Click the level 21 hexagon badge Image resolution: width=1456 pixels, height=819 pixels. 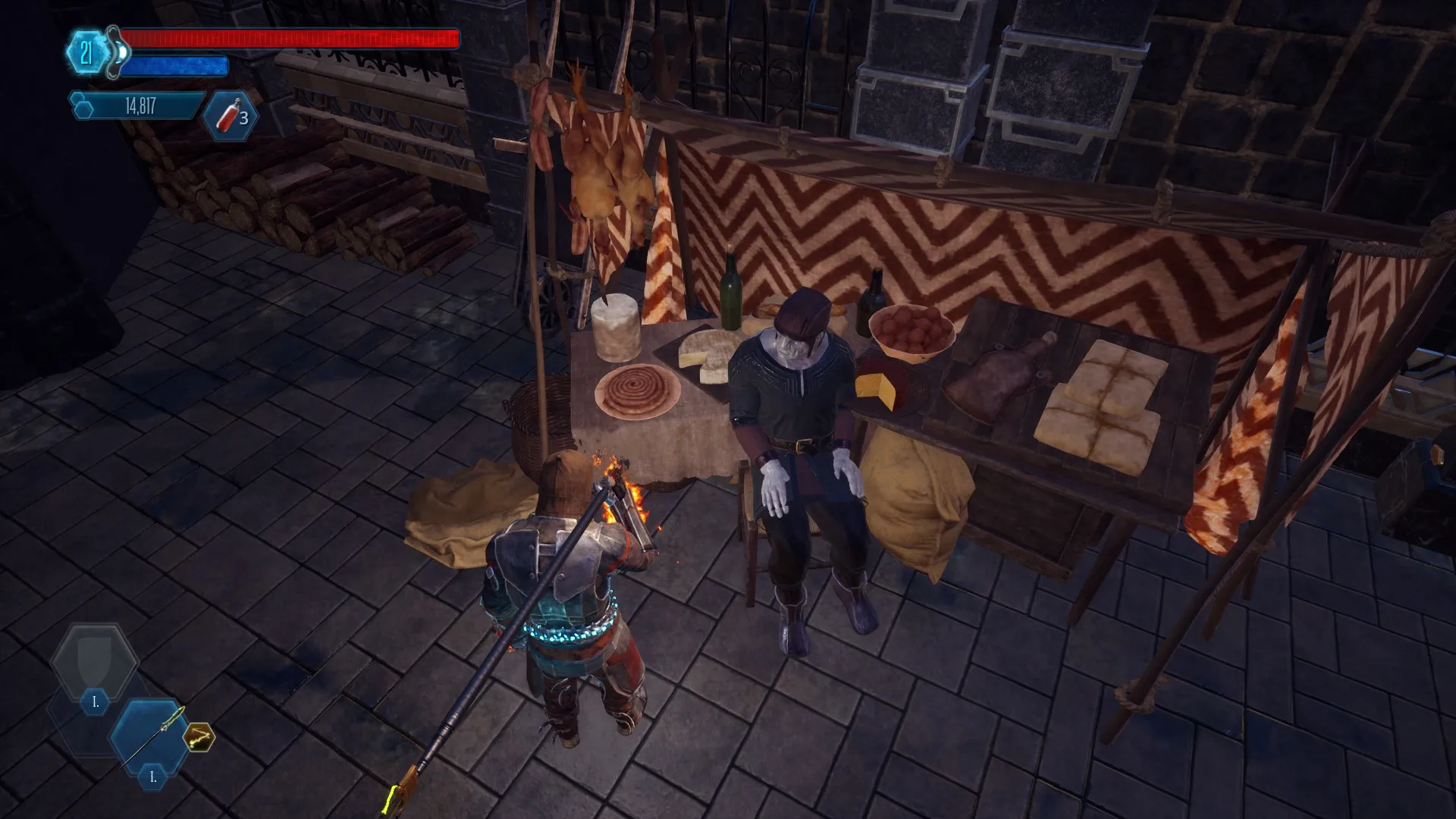[x=86, y=53]
